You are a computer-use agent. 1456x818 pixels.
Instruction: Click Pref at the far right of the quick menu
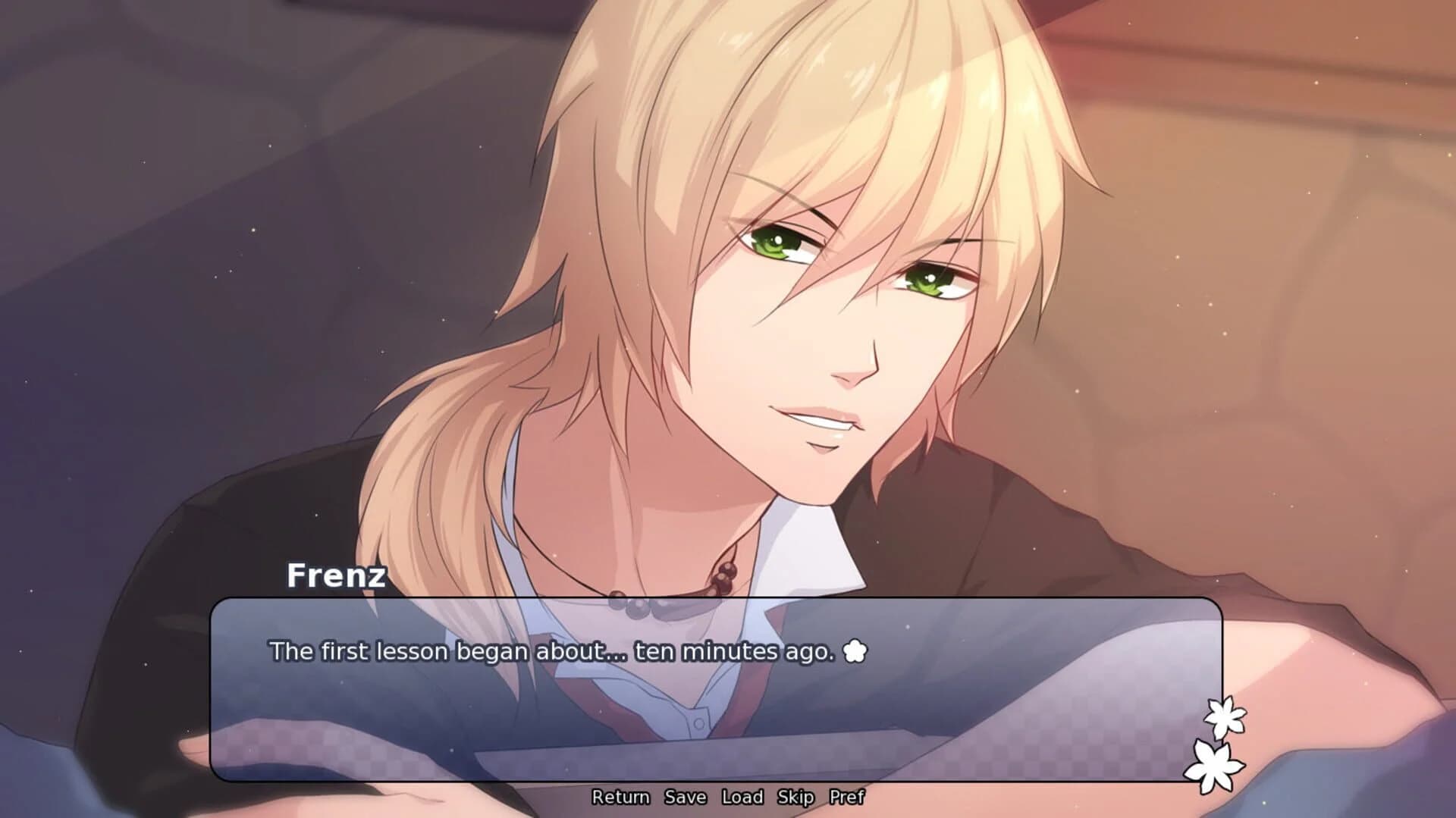click(x=851, y=798)
